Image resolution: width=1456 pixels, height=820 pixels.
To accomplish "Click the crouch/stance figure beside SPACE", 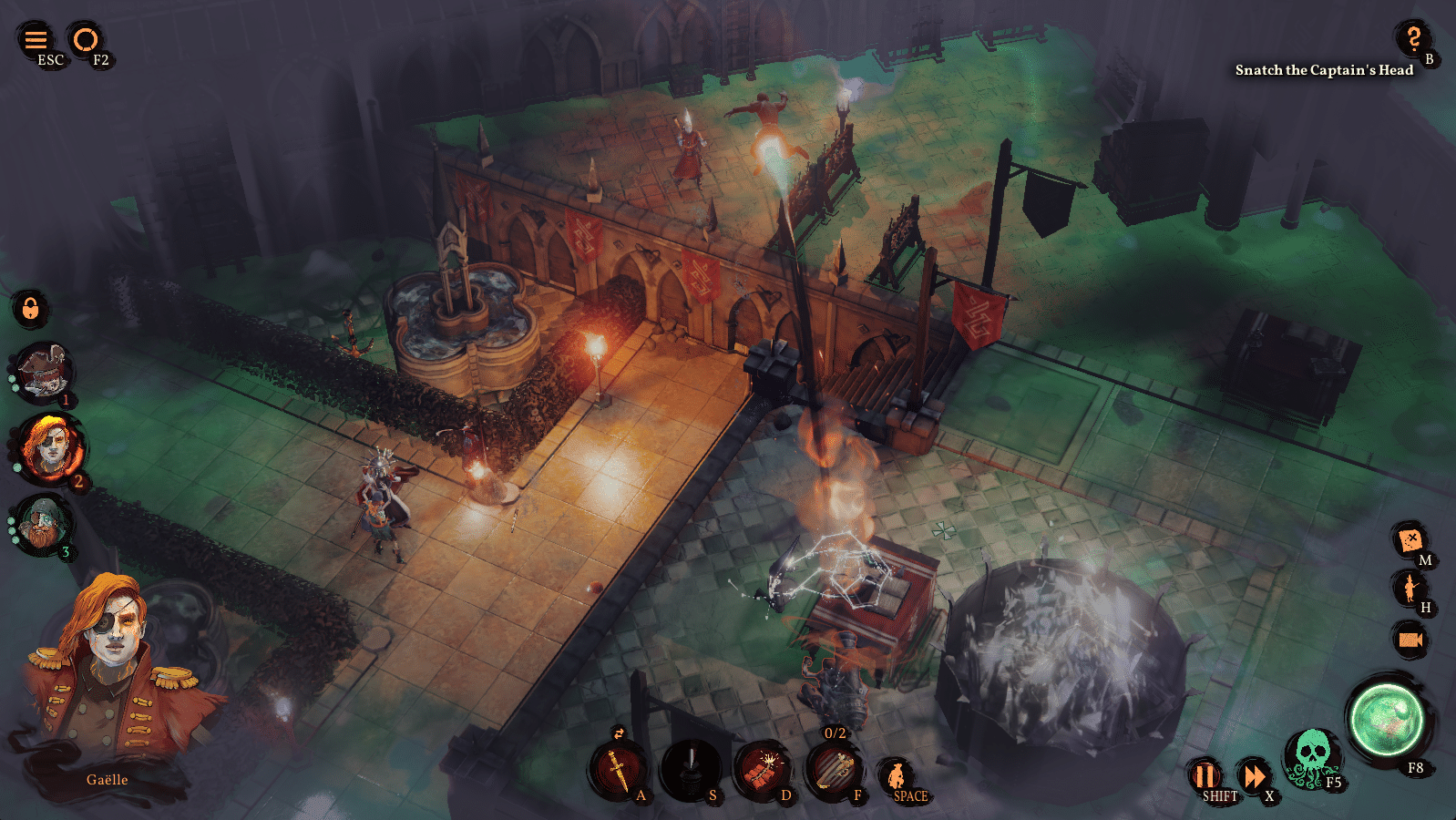I will [x=898, y=774].
